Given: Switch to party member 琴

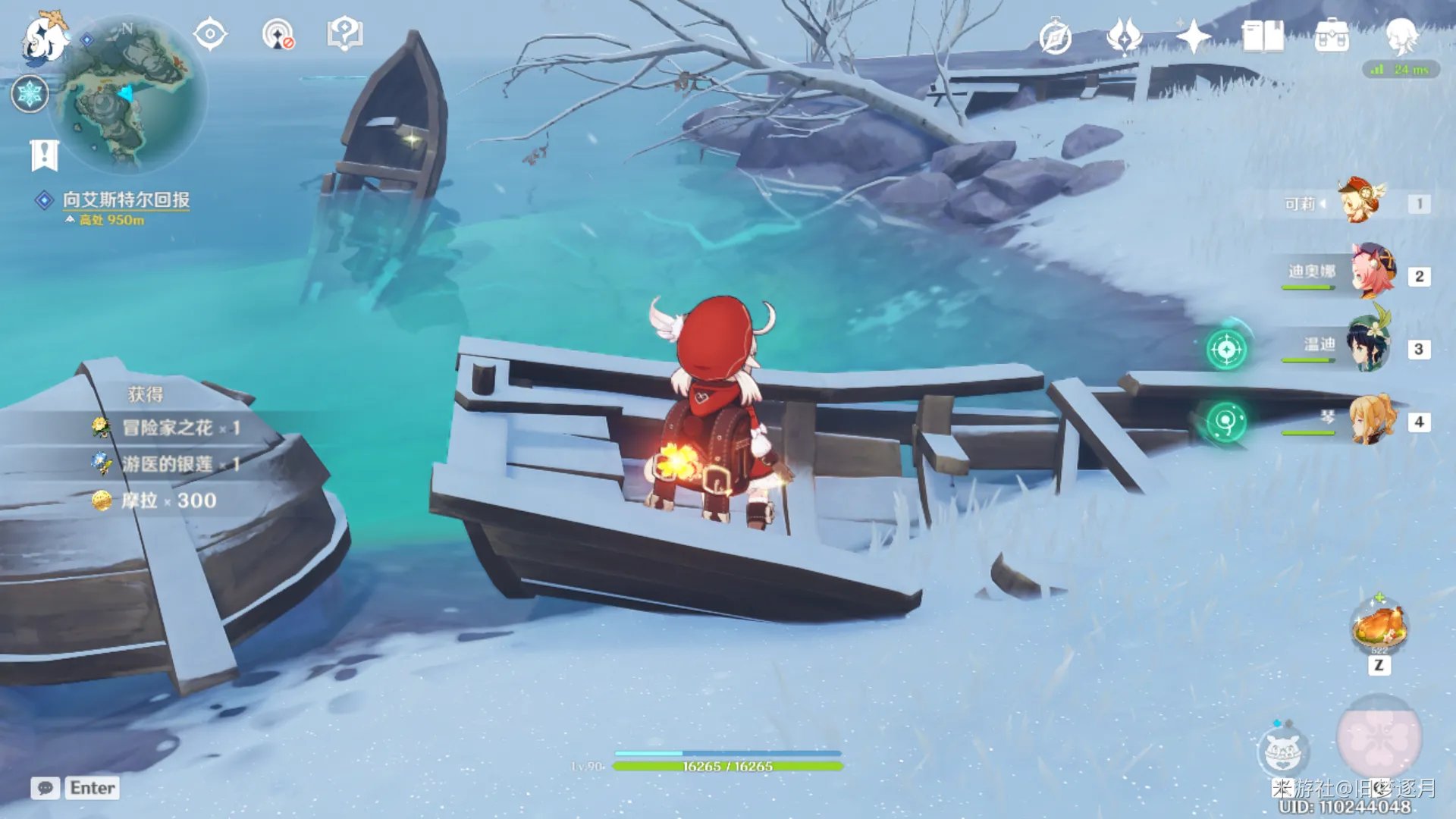Looking at the screenshot, I should tap(1373, 419).
